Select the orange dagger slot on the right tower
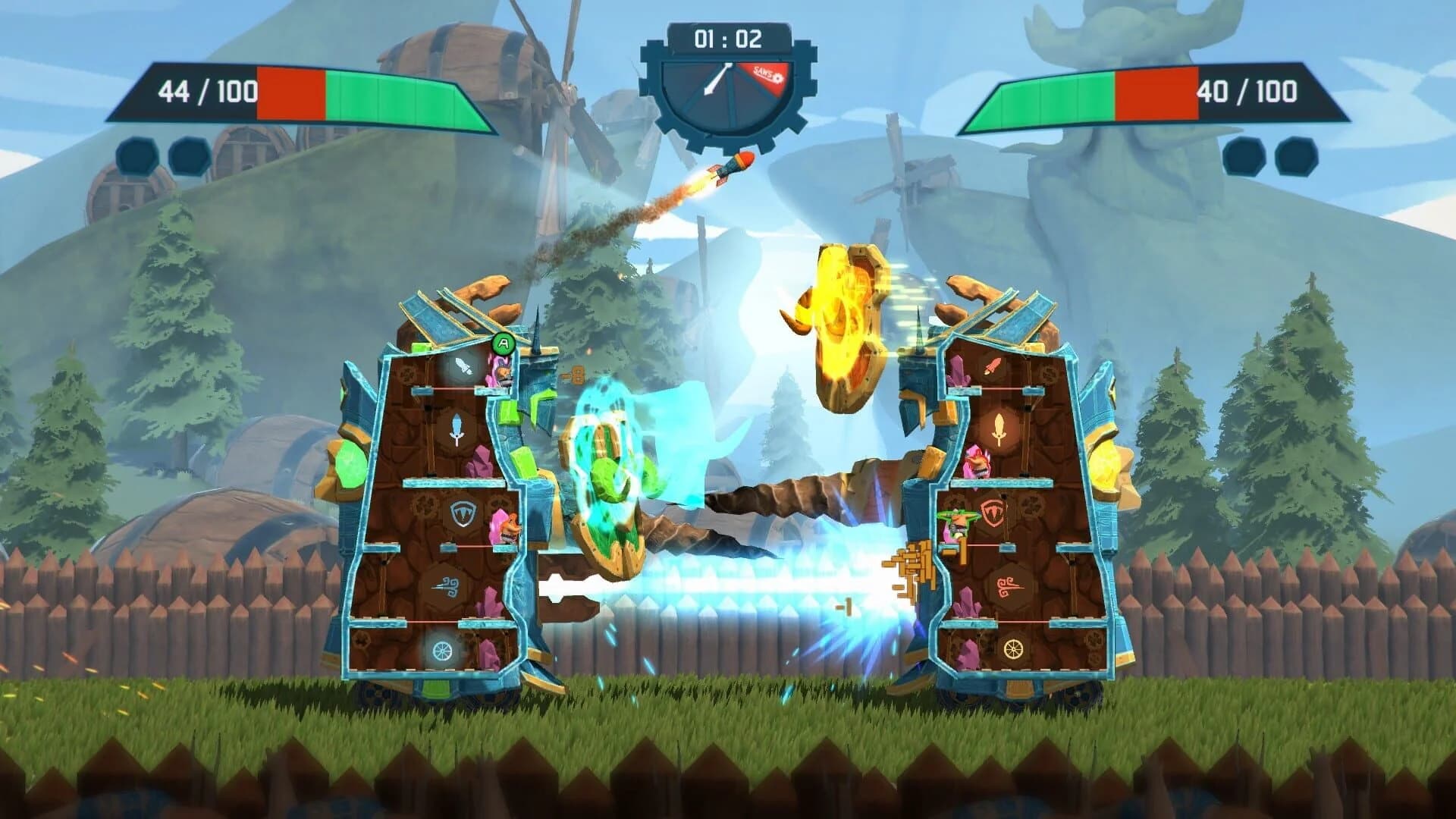 993,366
